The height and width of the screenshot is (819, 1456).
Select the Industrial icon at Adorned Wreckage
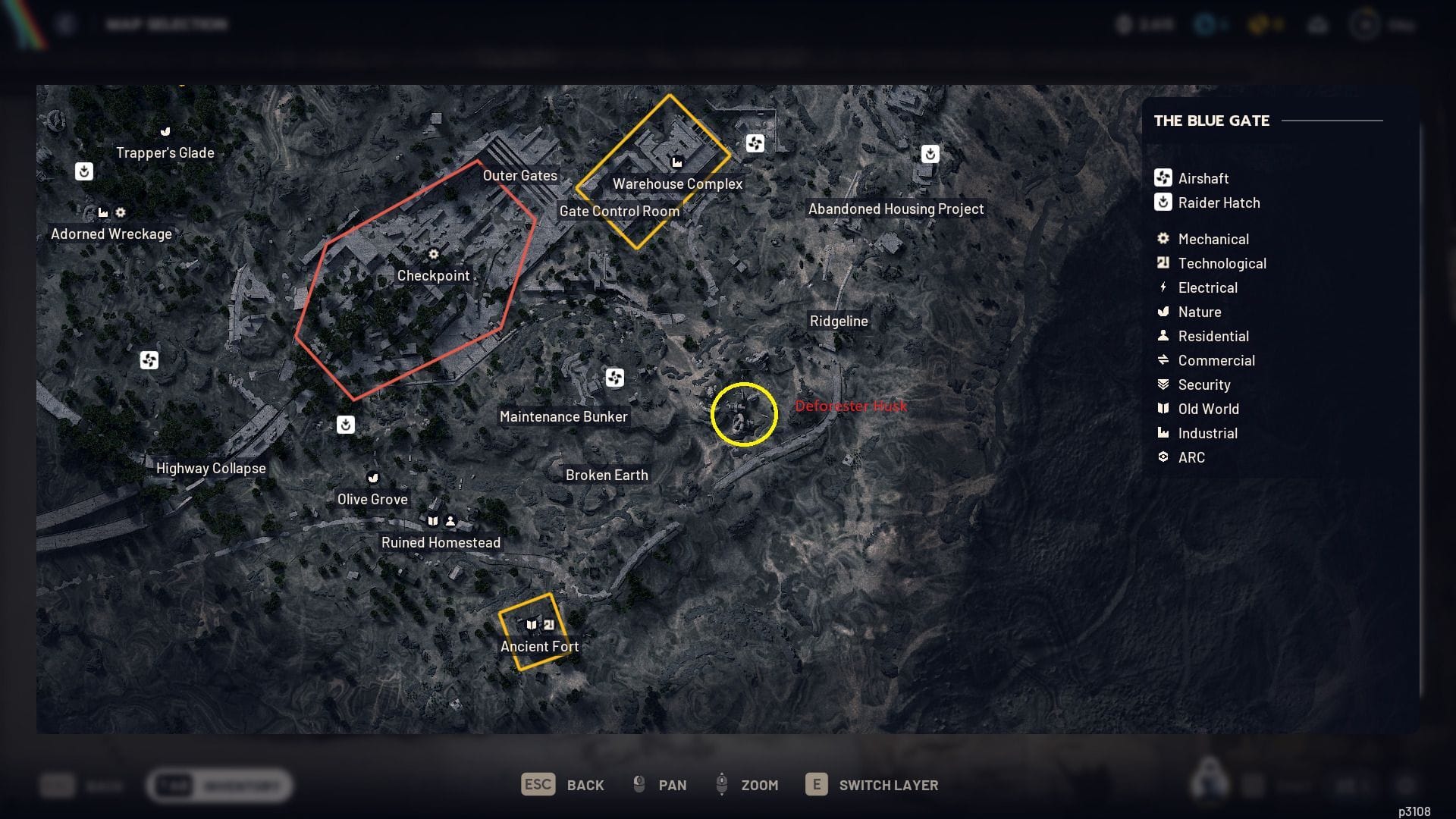coord(103,213)
